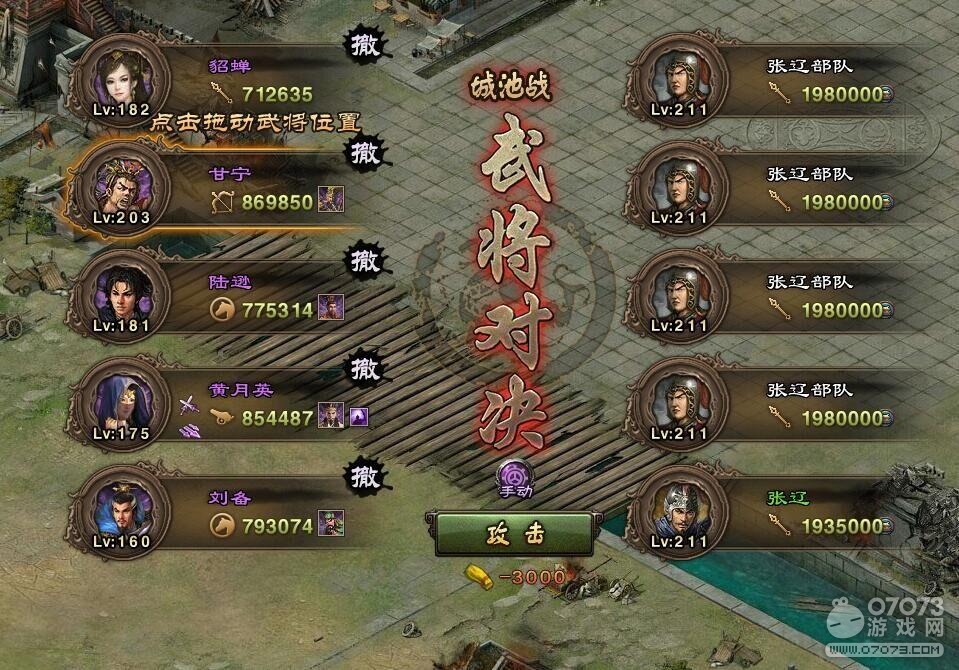The image size is (959, 670).
Task: Withdraw 甘宁 using his 撤 button
Action: tap(364, 152)
